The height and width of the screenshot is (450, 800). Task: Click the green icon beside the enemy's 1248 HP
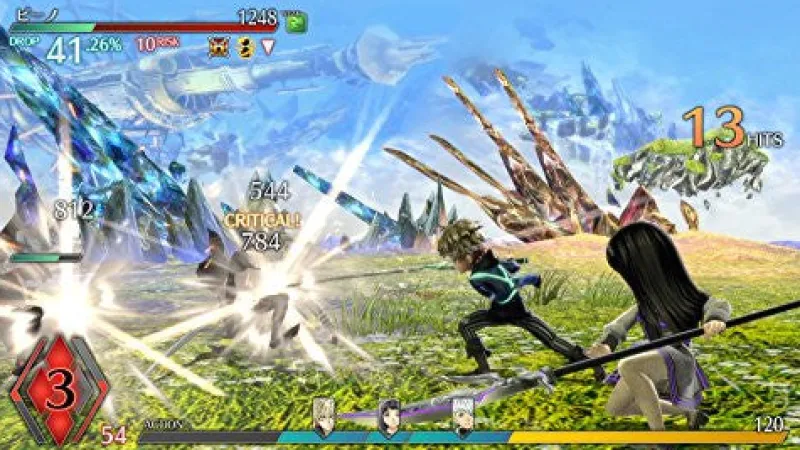(295, 23)
